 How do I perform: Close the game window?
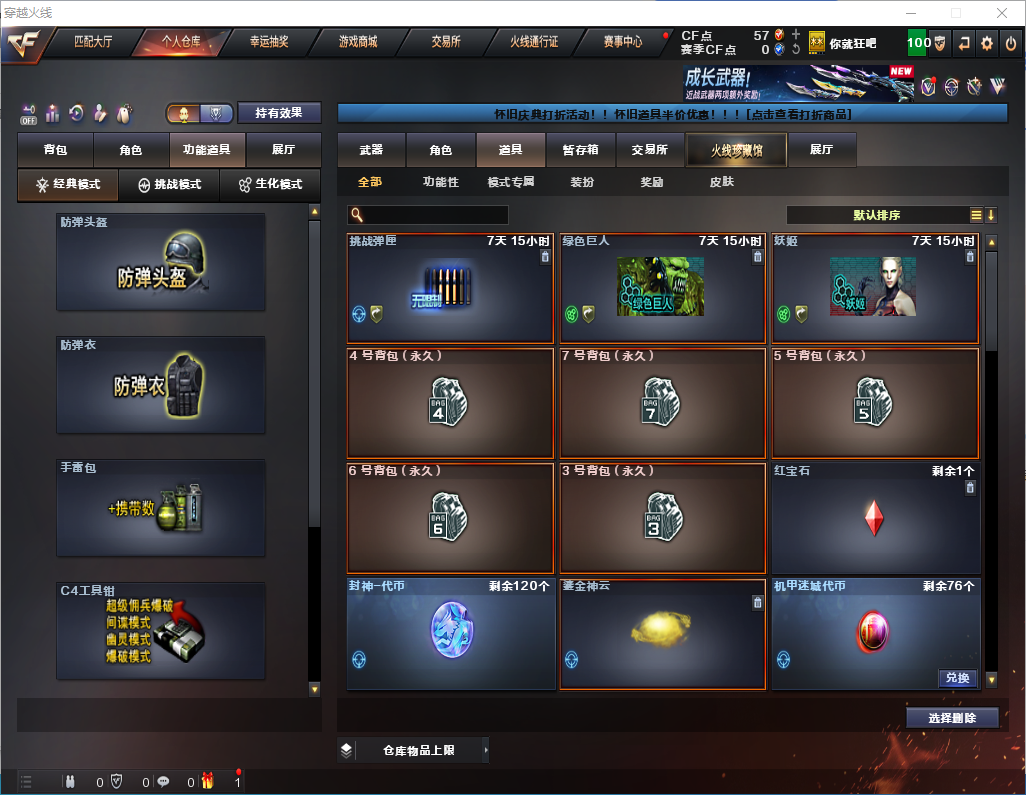pos(1001,13)
